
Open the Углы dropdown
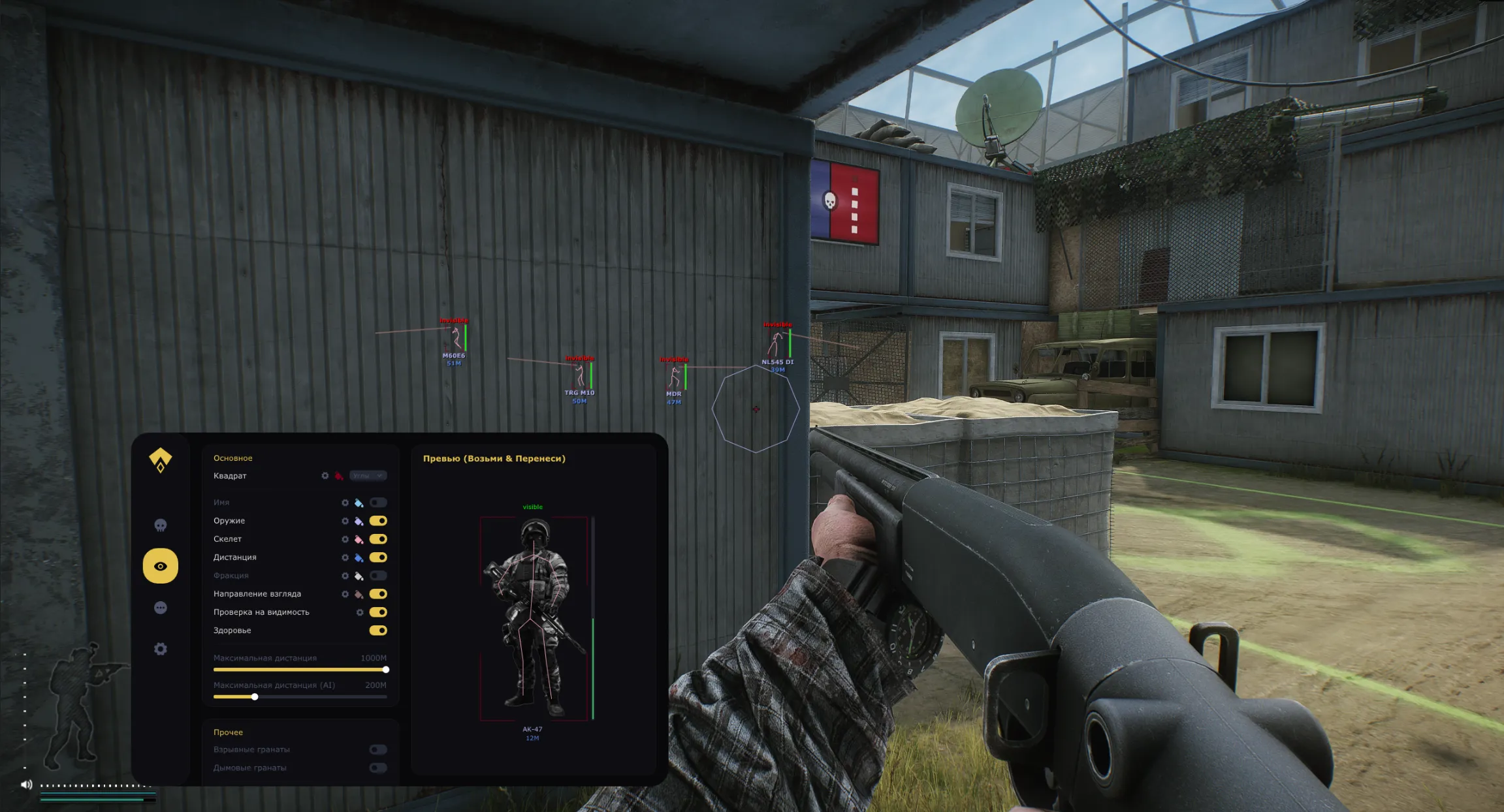click(x=368, y=476)
